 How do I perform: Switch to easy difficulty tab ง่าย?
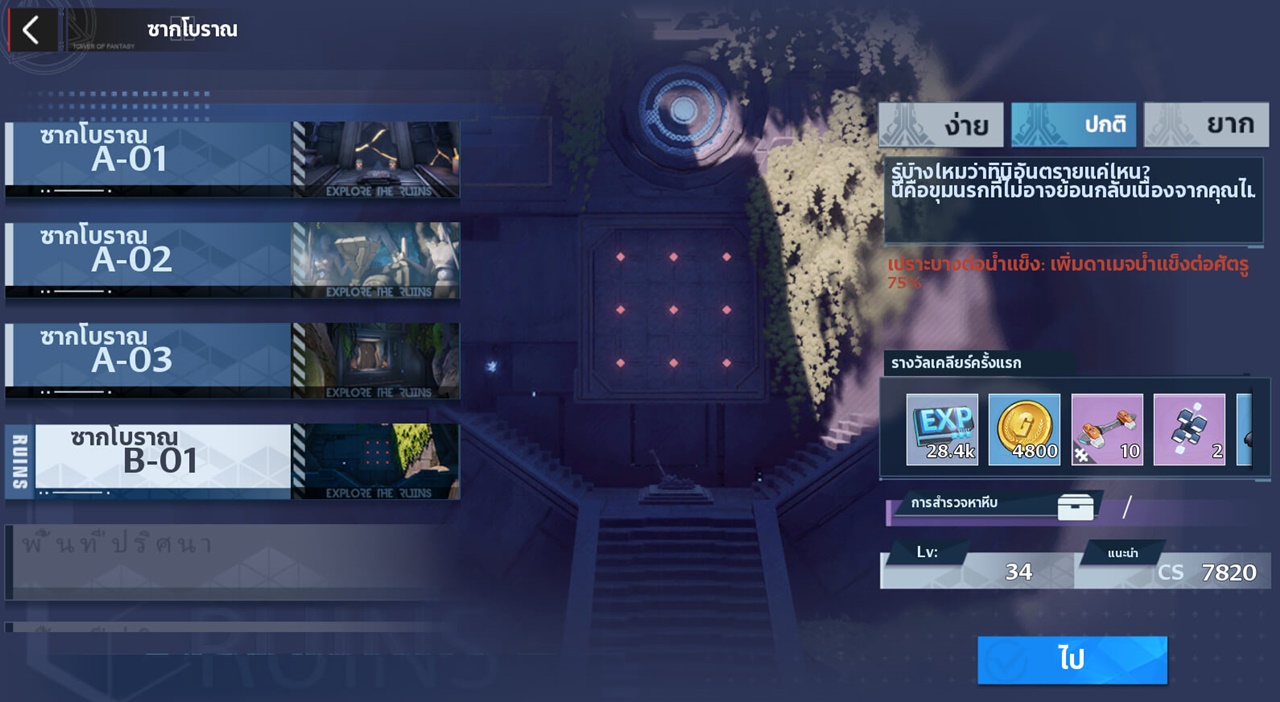pyautogui.click(x=941, y=125)
